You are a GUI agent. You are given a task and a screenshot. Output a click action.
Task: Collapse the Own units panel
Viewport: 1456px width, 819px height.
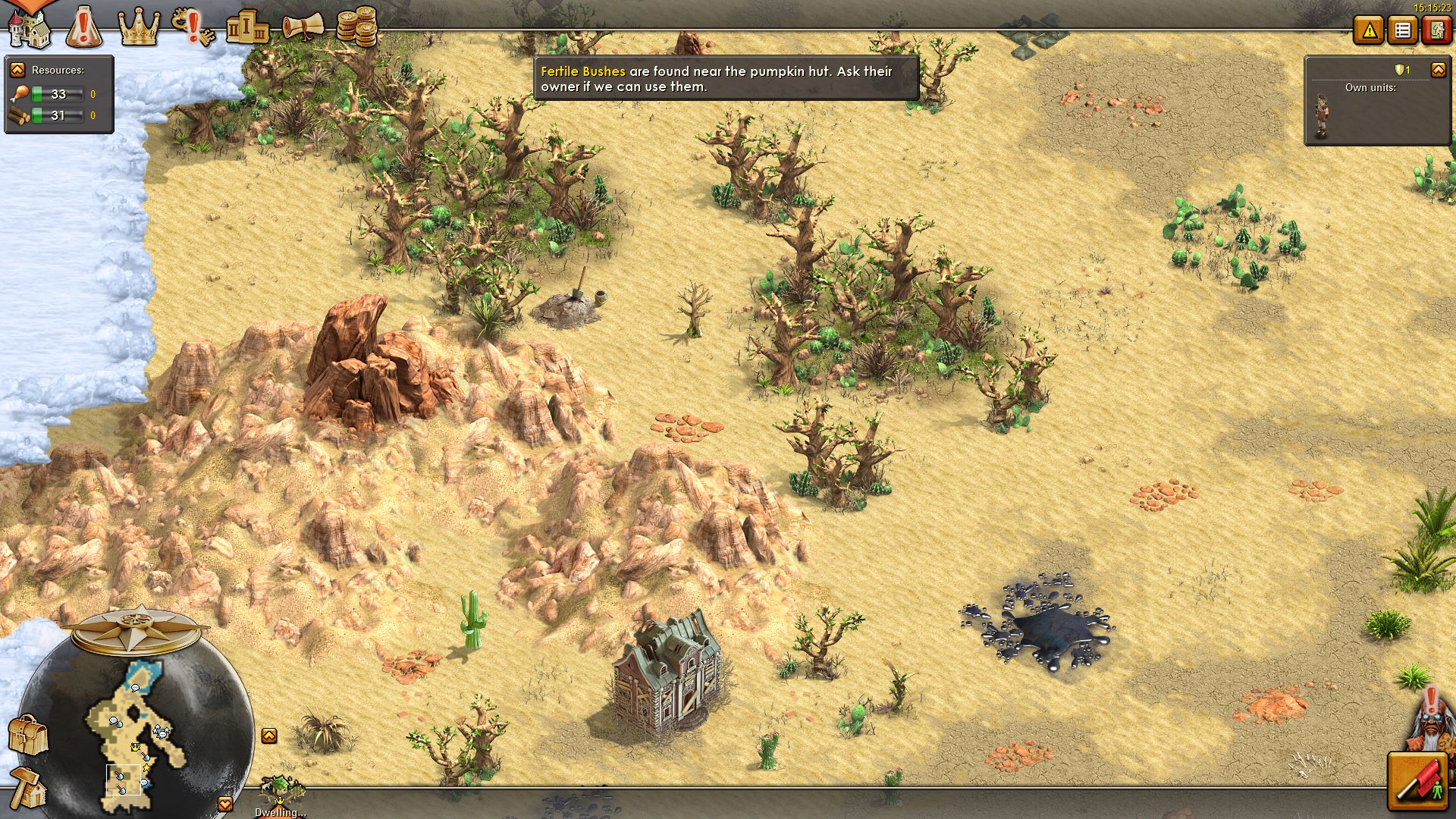click(1438, 70)
